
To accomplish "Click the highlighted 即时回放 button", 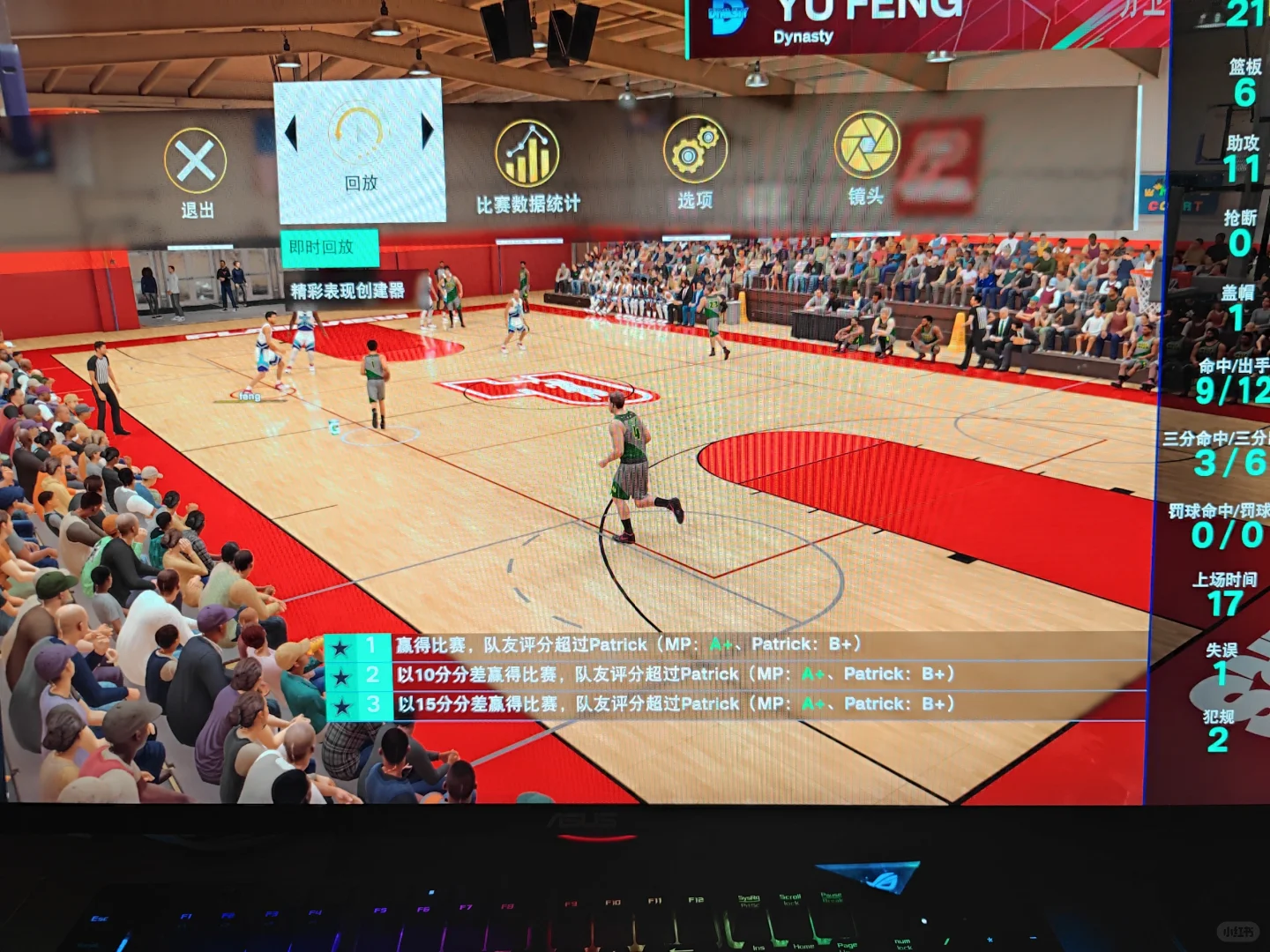I will coord(331,248).
